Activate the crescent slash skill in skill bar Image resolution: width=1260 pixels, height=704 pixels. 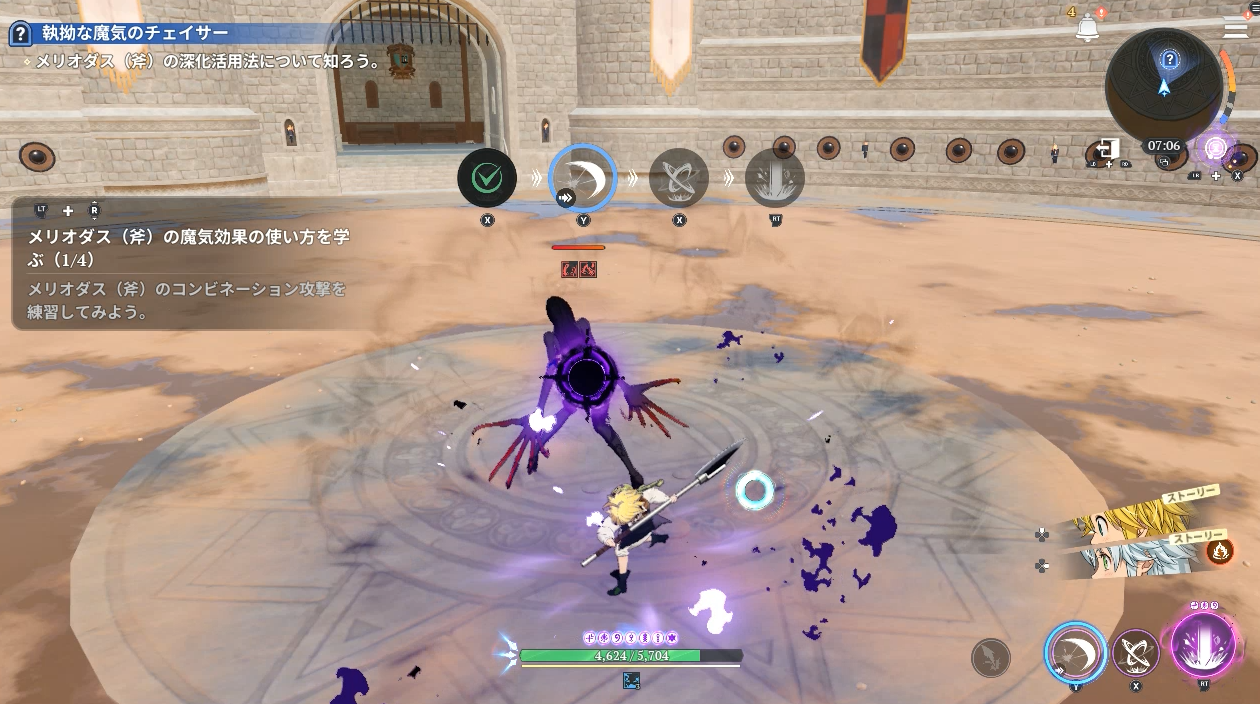pyautogui.click(x=1076, y=652)
